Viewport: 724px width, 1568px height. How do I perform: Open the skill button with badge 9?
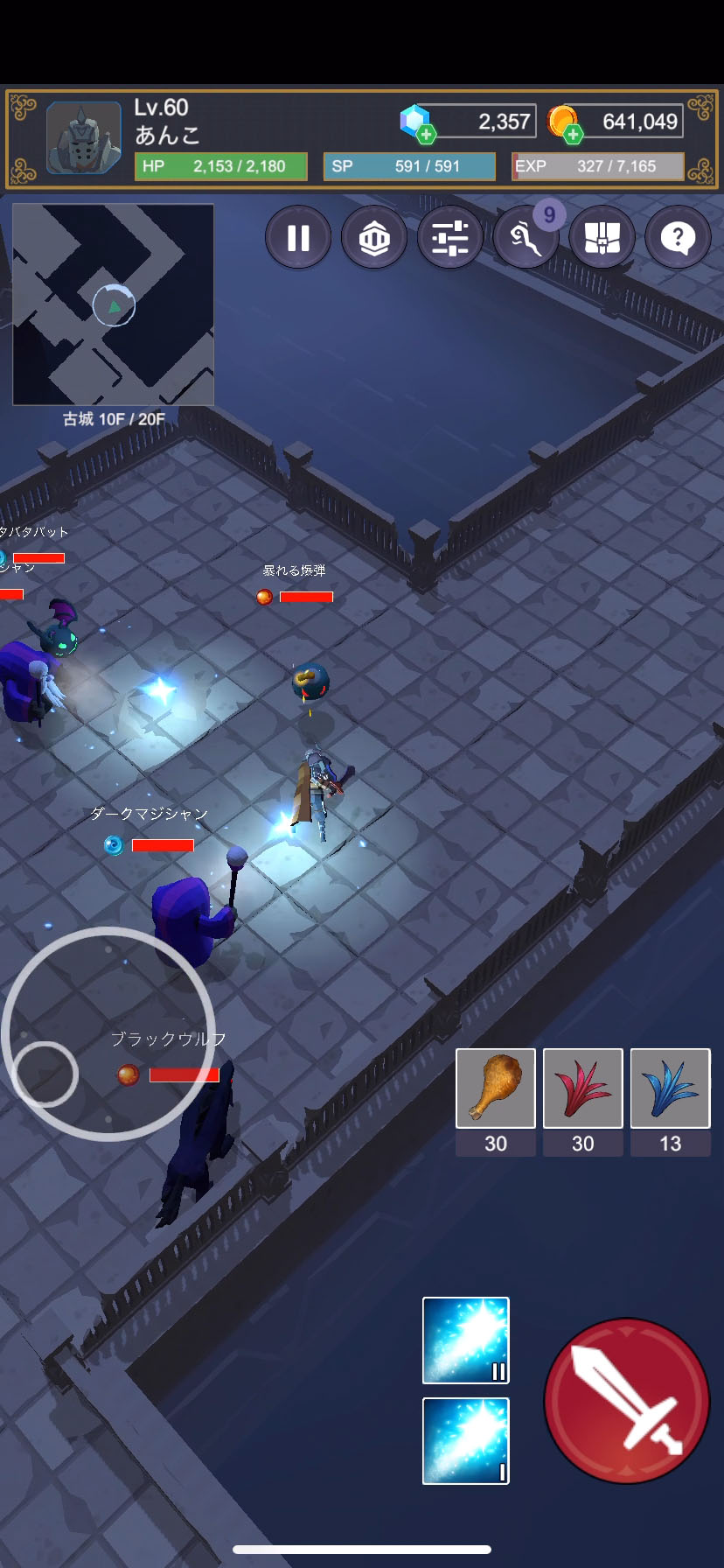[x=526, y=237]
